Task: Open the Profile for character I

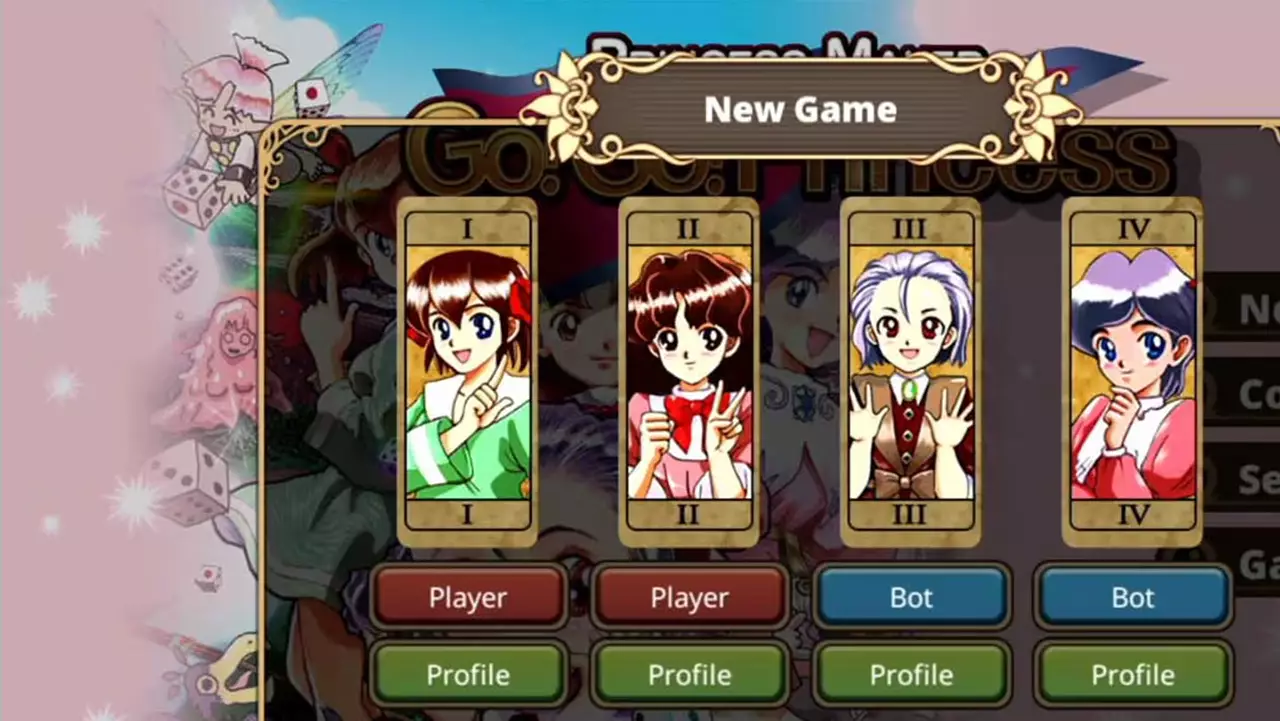Action: [469, 674]
